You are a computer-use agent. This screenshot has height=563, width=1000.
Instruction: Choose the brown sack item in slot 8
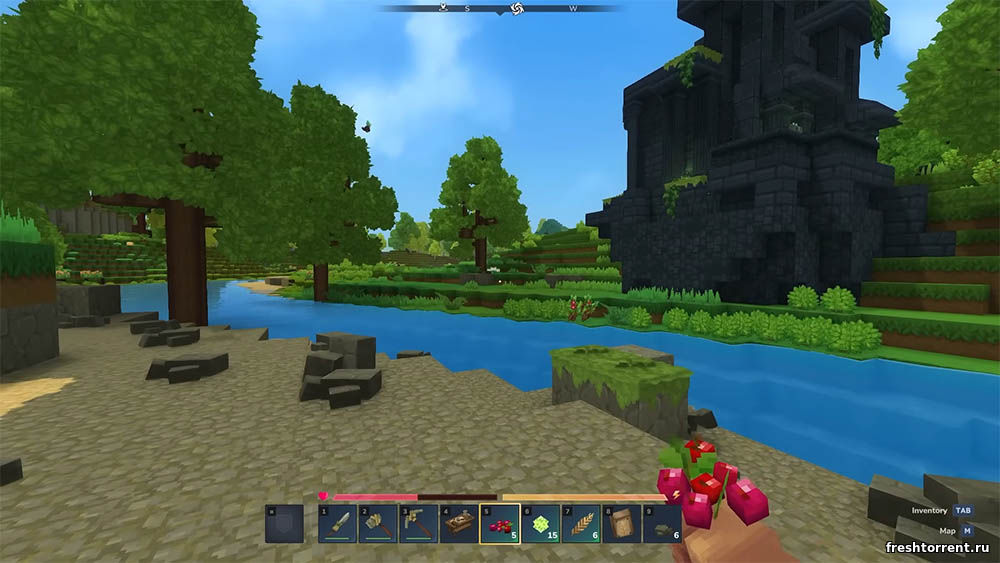point(621,524)
